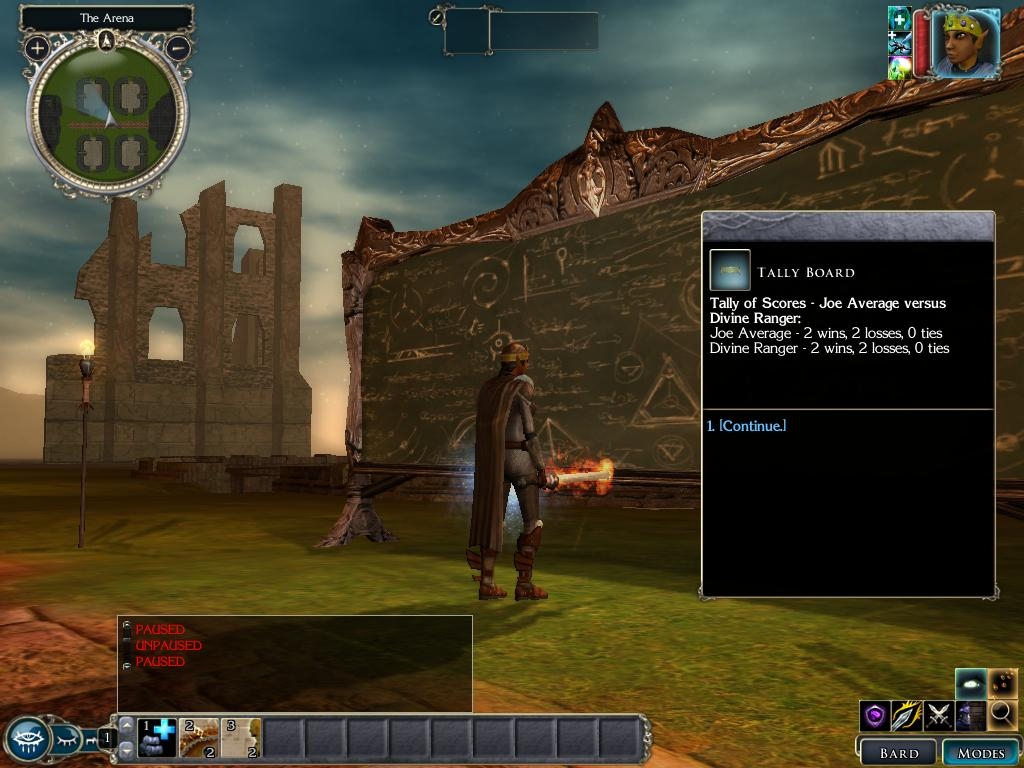Toggle the glowing eye detect mode

click(970, 684)
